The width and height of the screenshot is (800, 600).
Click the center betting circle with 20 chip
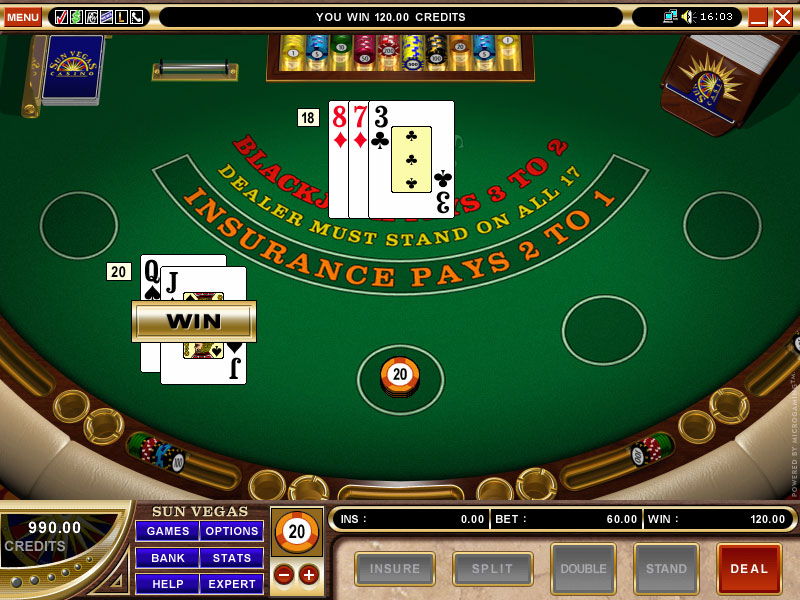coord(400,377)
